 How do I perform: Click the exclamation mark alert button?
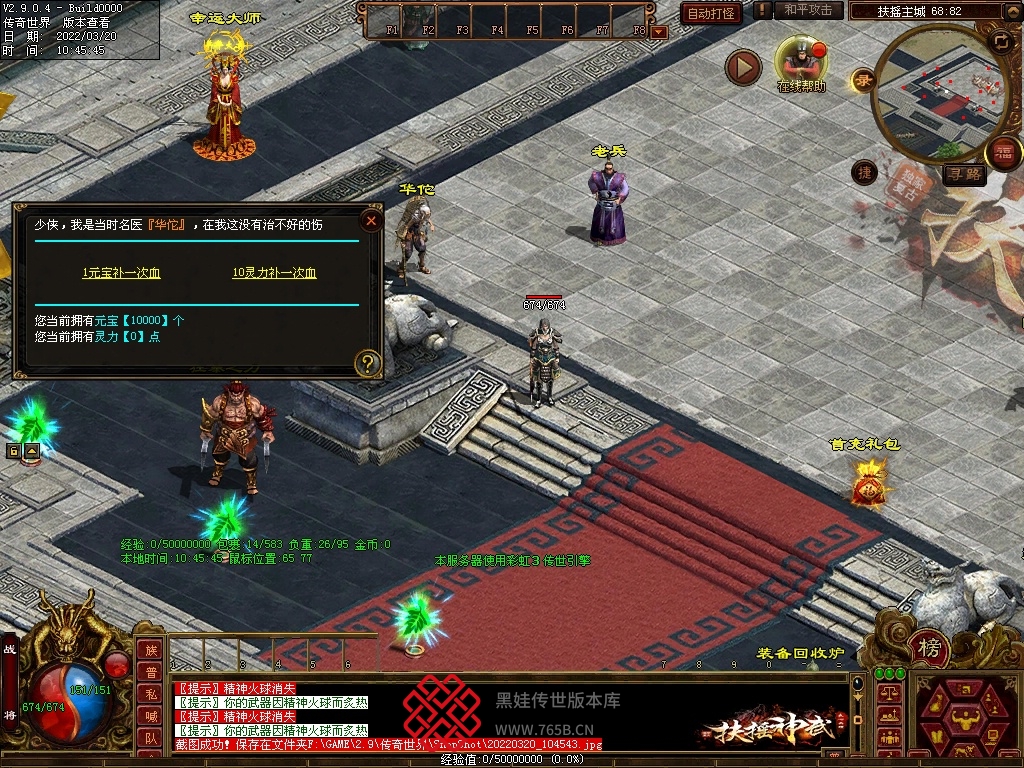coord(763,10)
